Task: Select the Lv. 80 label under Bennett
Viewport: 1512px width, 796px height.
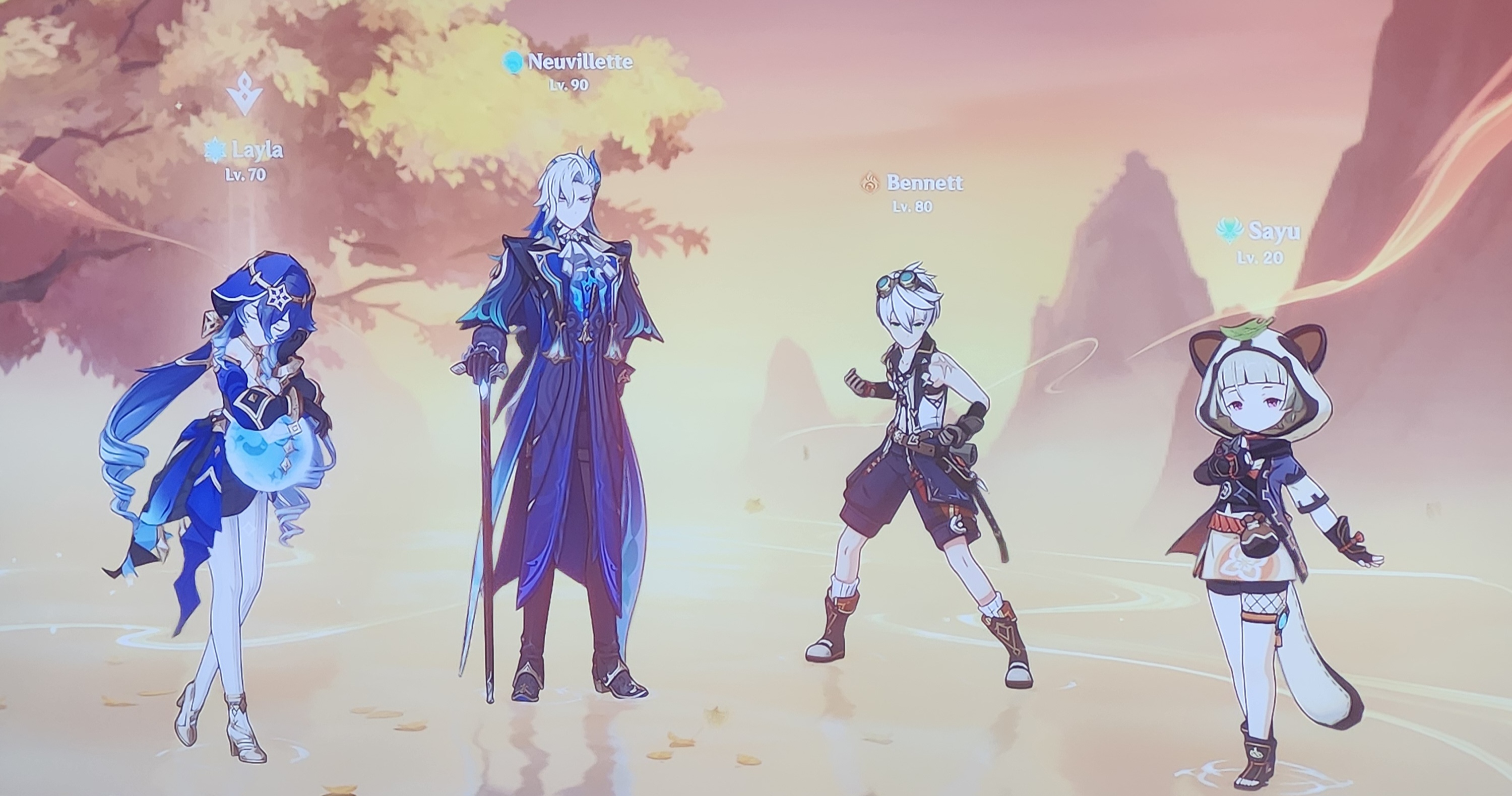Action: 913,207
